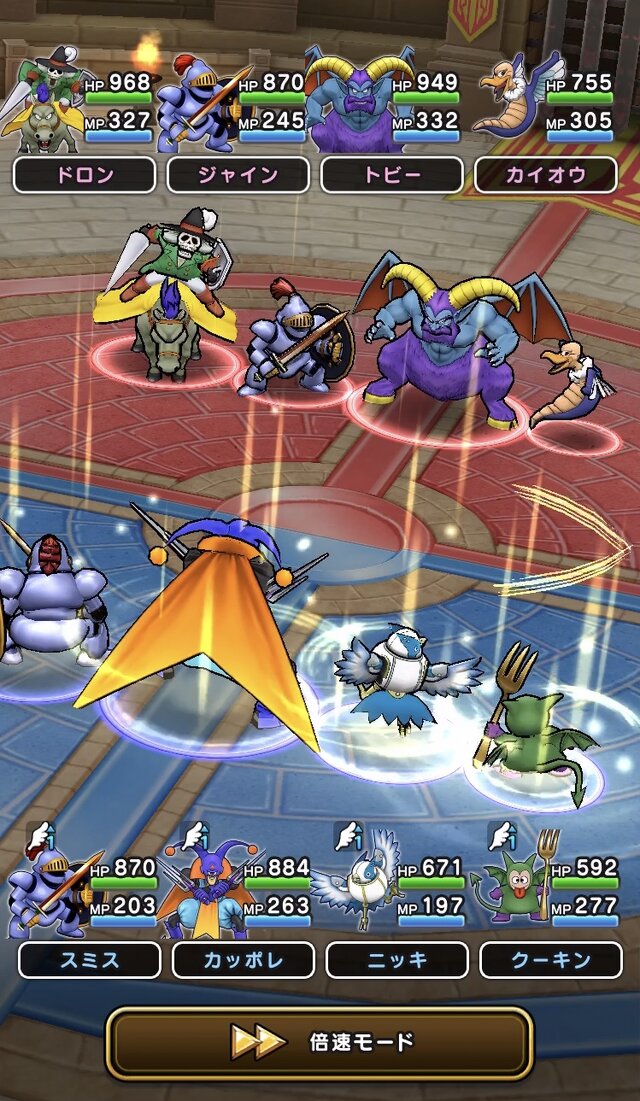Viewport: 640px width, 1101px height.
Task: Select party member カッポレ name plate
Action: pyautogui.click(x=243, y=960)
